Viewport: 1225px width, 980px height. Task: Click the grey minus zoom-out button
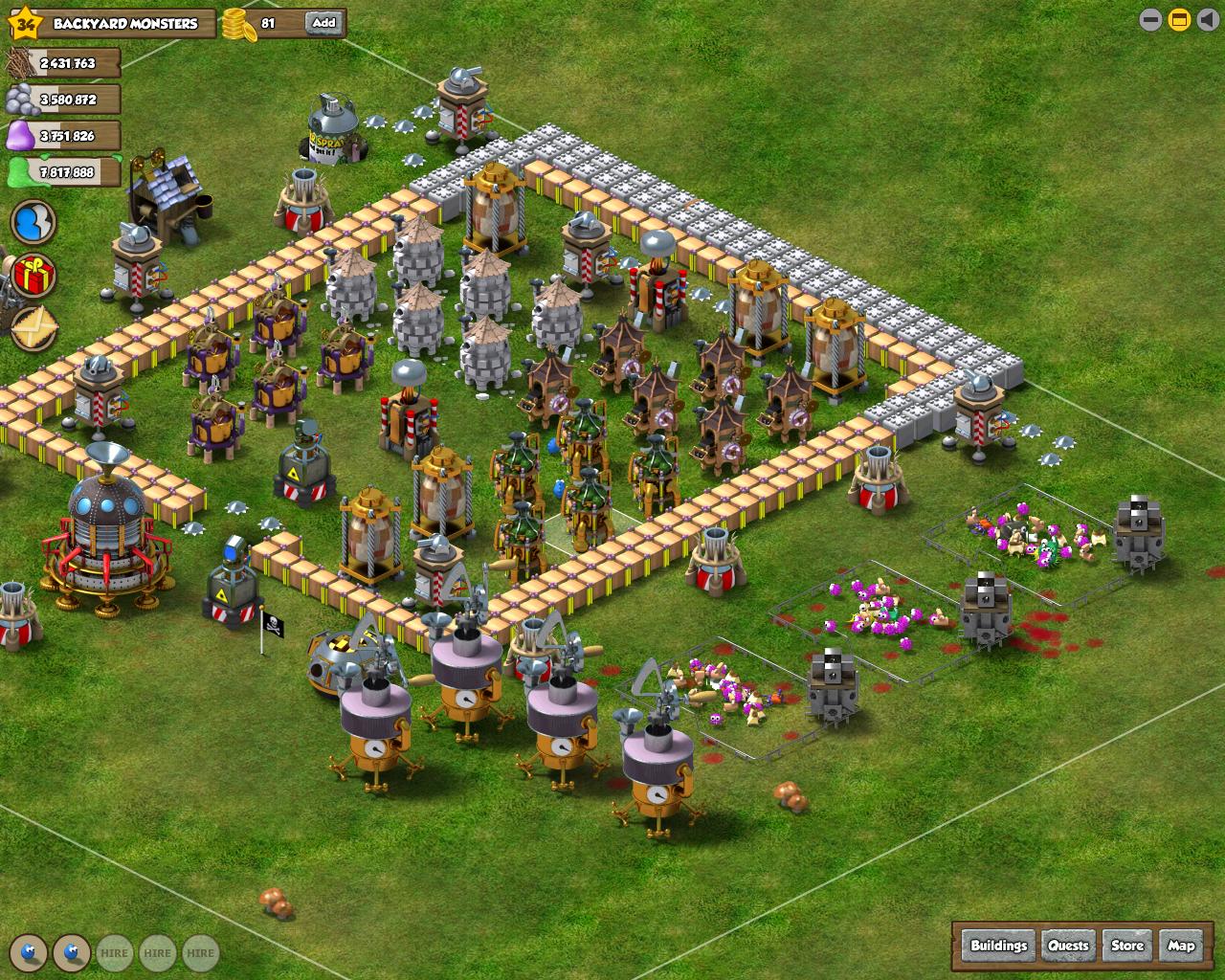(1151, 19)
